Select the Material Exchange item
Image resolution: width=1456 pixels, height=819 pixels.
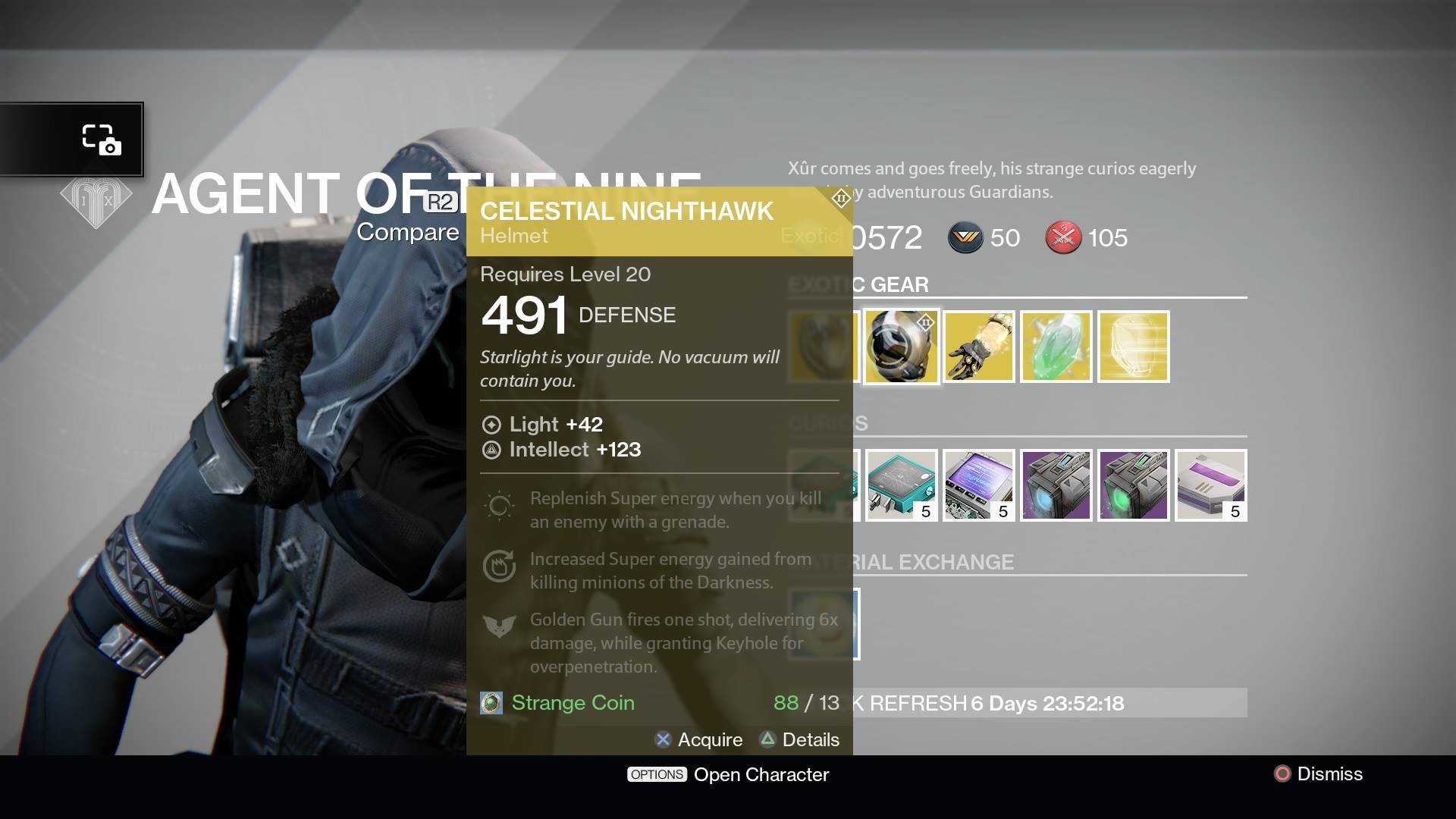point(823,623)
